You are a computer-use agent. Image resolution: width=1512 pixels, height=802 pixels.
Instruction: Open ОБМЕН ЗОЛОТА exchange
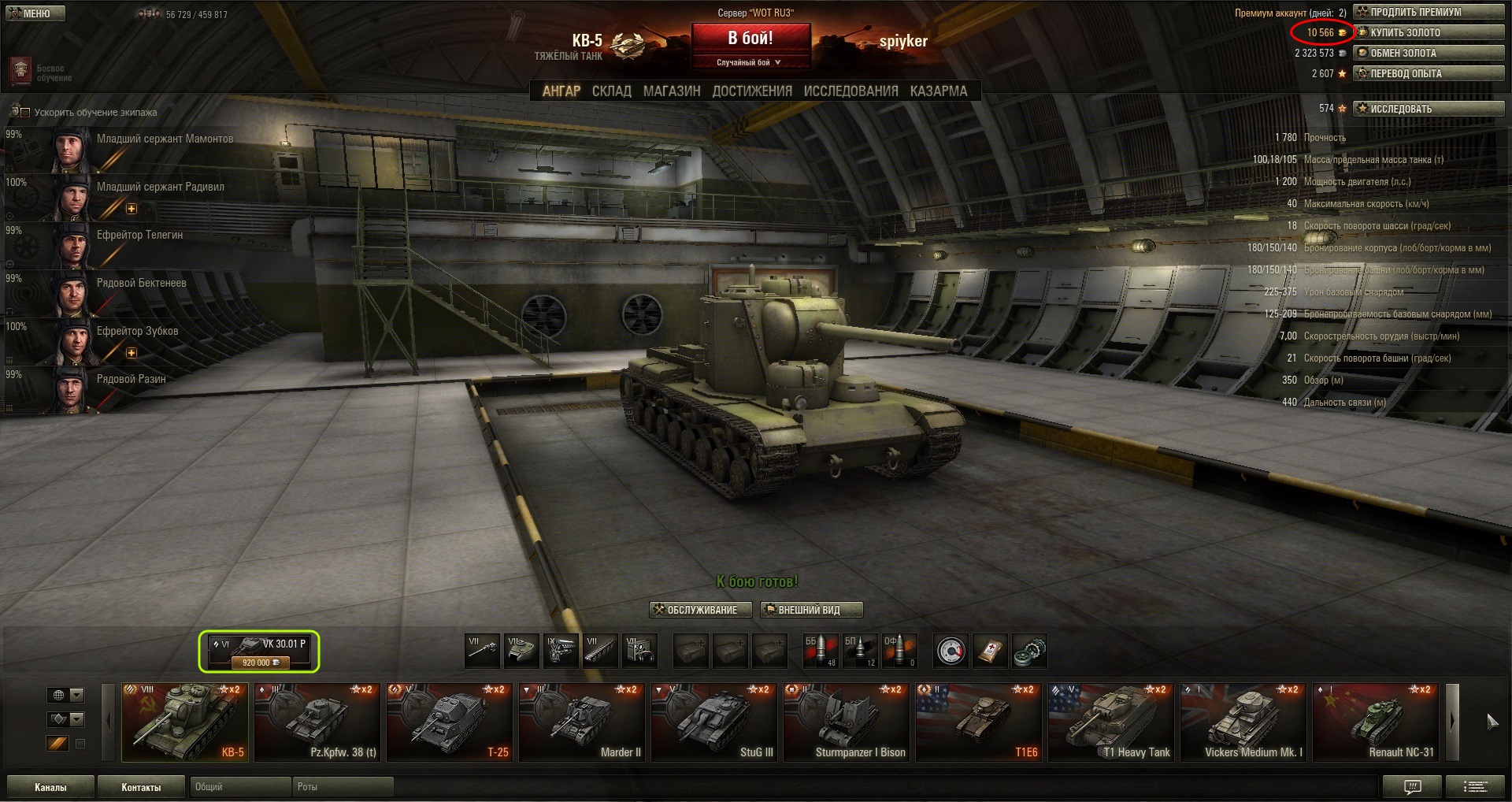pos(1428,53)
